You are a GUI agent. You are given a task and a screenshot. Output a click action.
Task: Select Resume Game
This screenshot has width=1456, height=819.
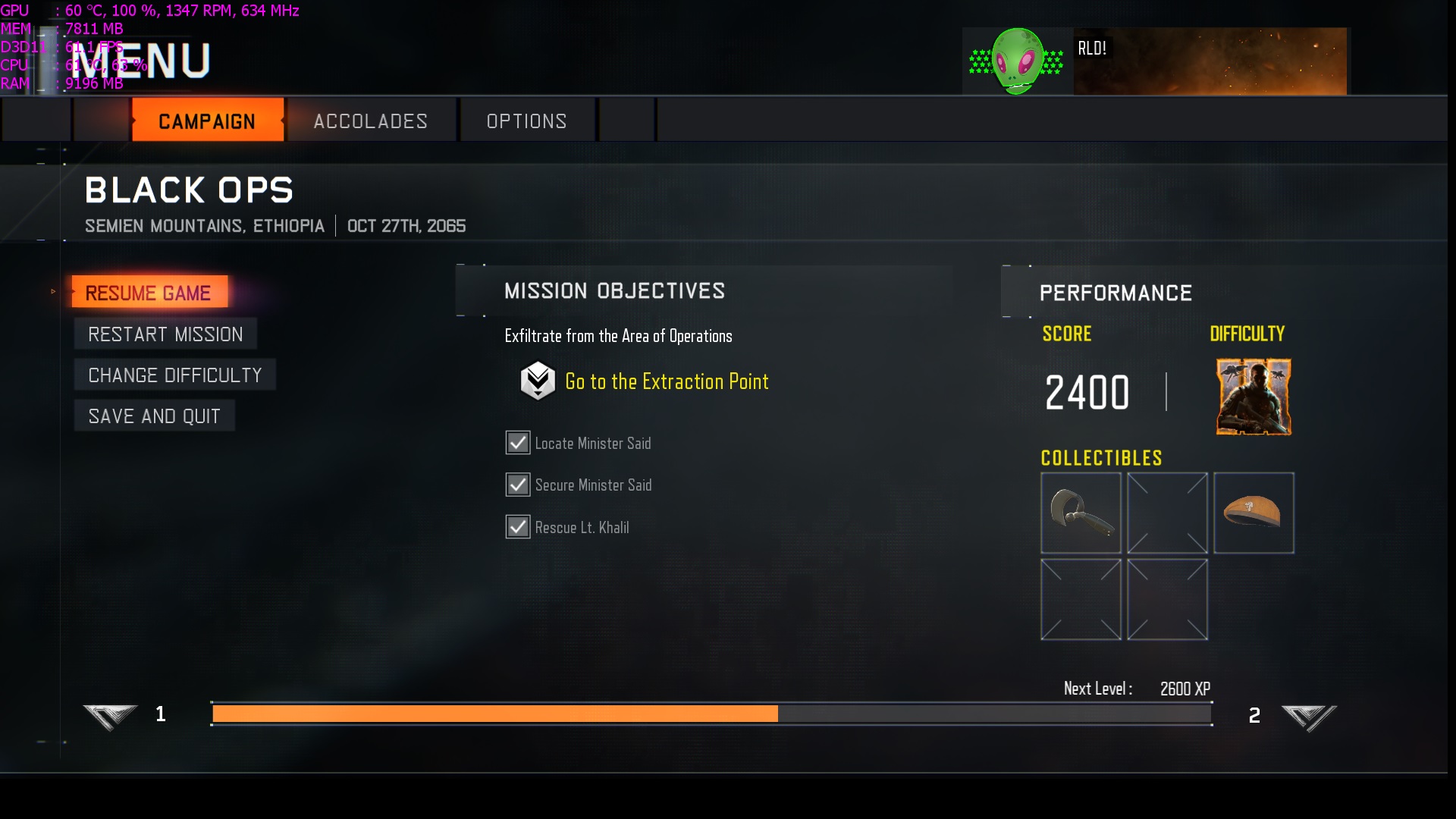pos(149,292)
